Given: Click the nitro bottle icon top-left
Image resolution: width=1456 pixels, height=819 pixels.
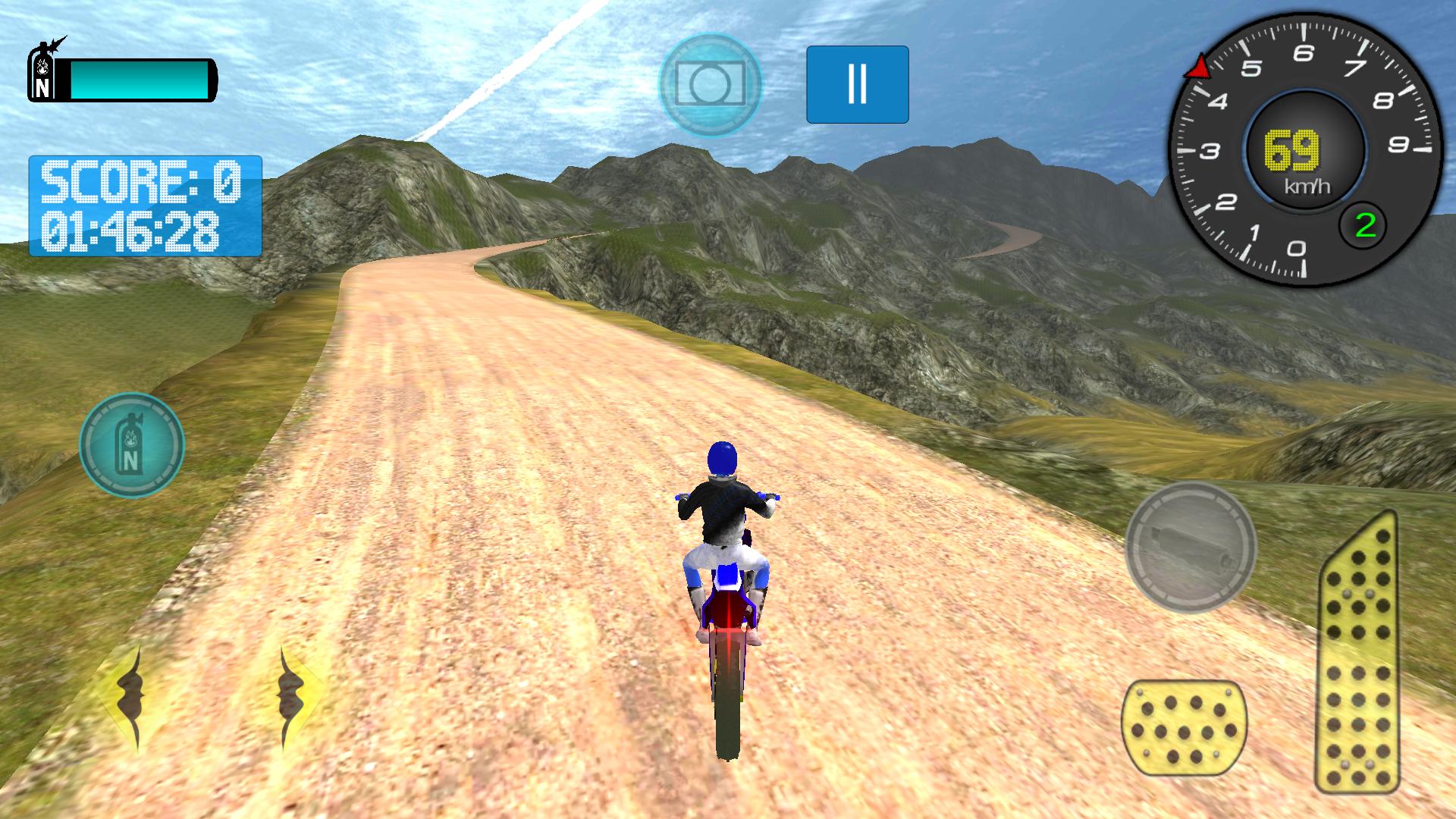Looking at the screenshot, I should (x=43, y=72).
